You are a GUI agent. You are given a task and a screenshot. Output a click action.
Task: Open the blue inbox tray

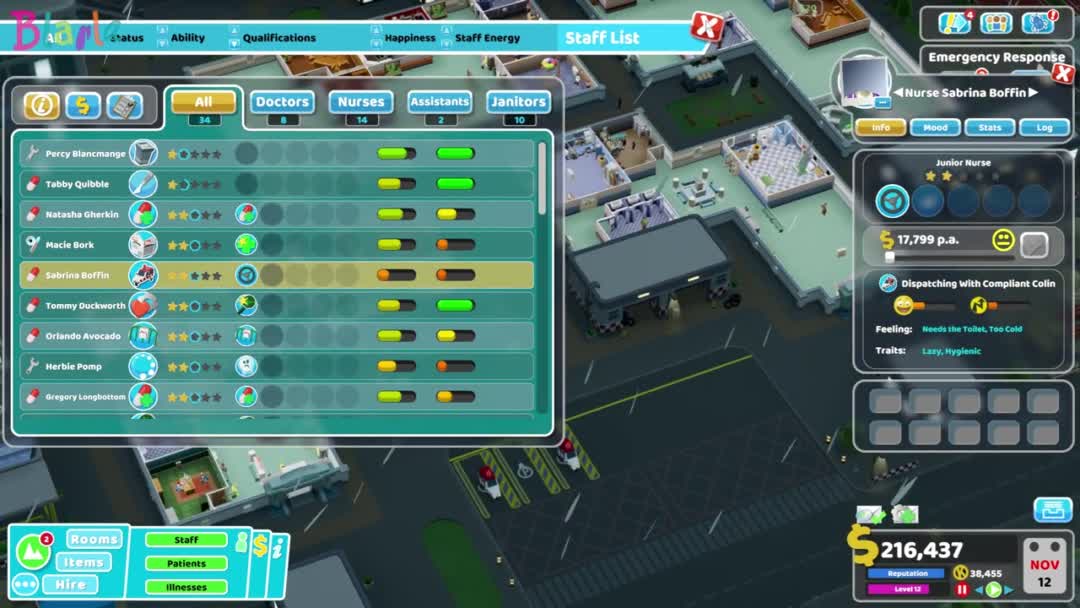click(1052, 510)
